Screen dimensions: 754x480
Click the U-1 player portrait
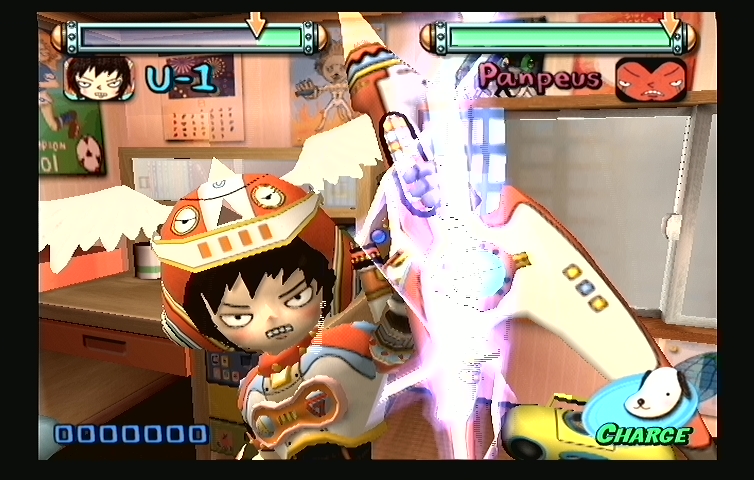tap(99, 78)
